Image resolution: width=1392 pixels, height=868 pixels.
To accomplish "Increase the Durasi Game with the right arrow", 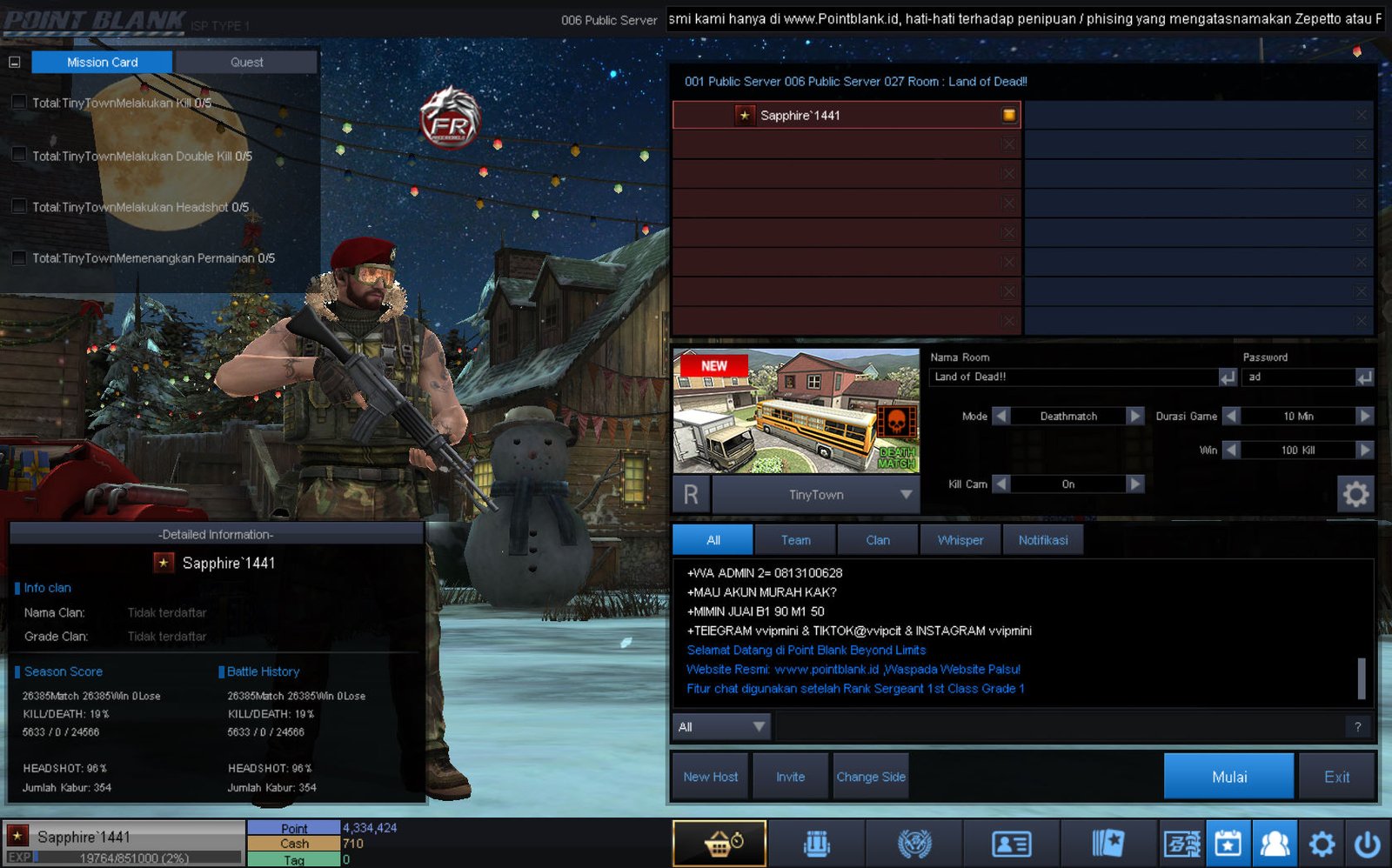I will click(x=1364, y=416).
